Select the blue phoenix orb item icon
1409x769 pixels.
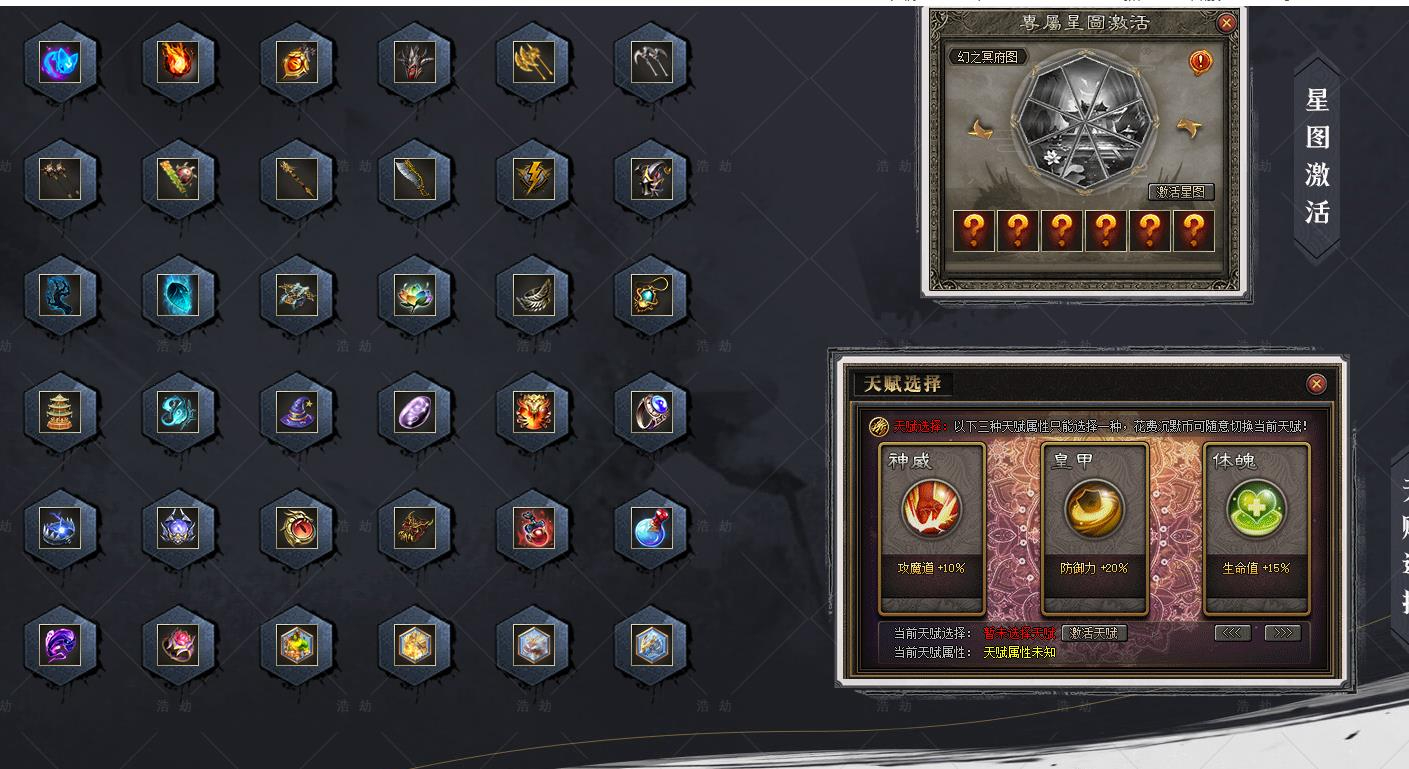[62, 63]
